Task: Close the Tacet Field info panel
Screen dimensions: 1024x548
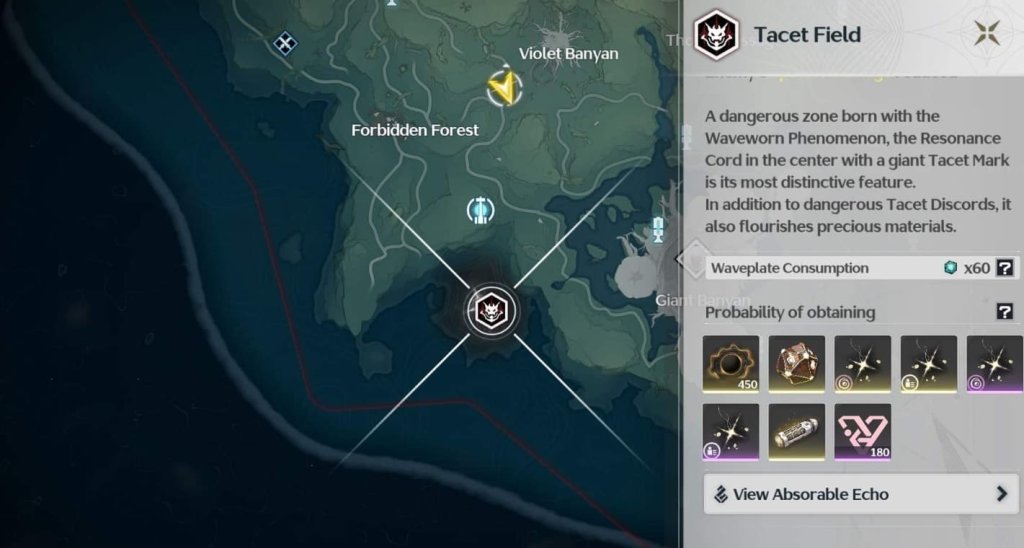Action: [x=987, y=34]
